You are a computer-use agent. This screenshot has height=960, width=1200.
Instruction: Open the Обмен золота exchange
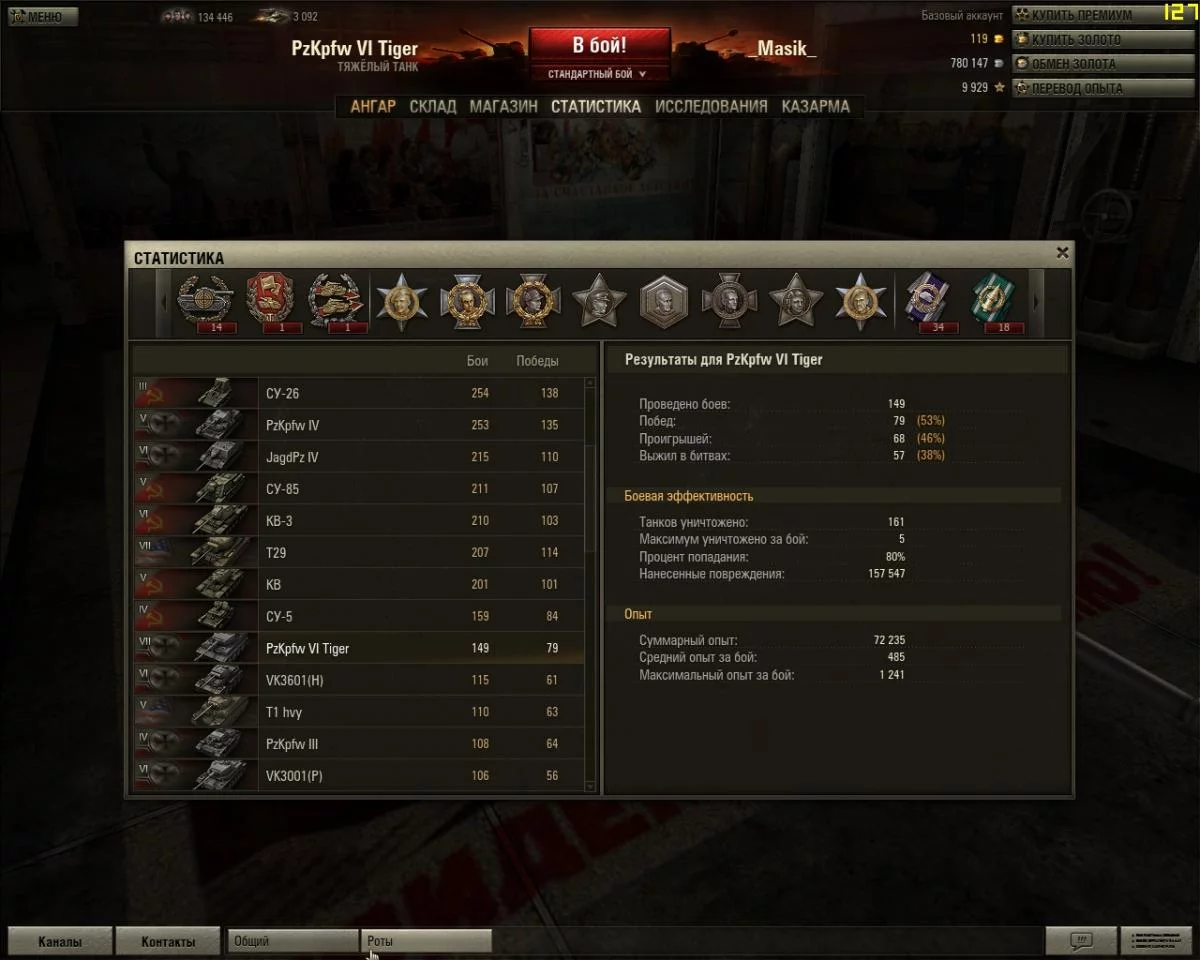coord(1073,64)
